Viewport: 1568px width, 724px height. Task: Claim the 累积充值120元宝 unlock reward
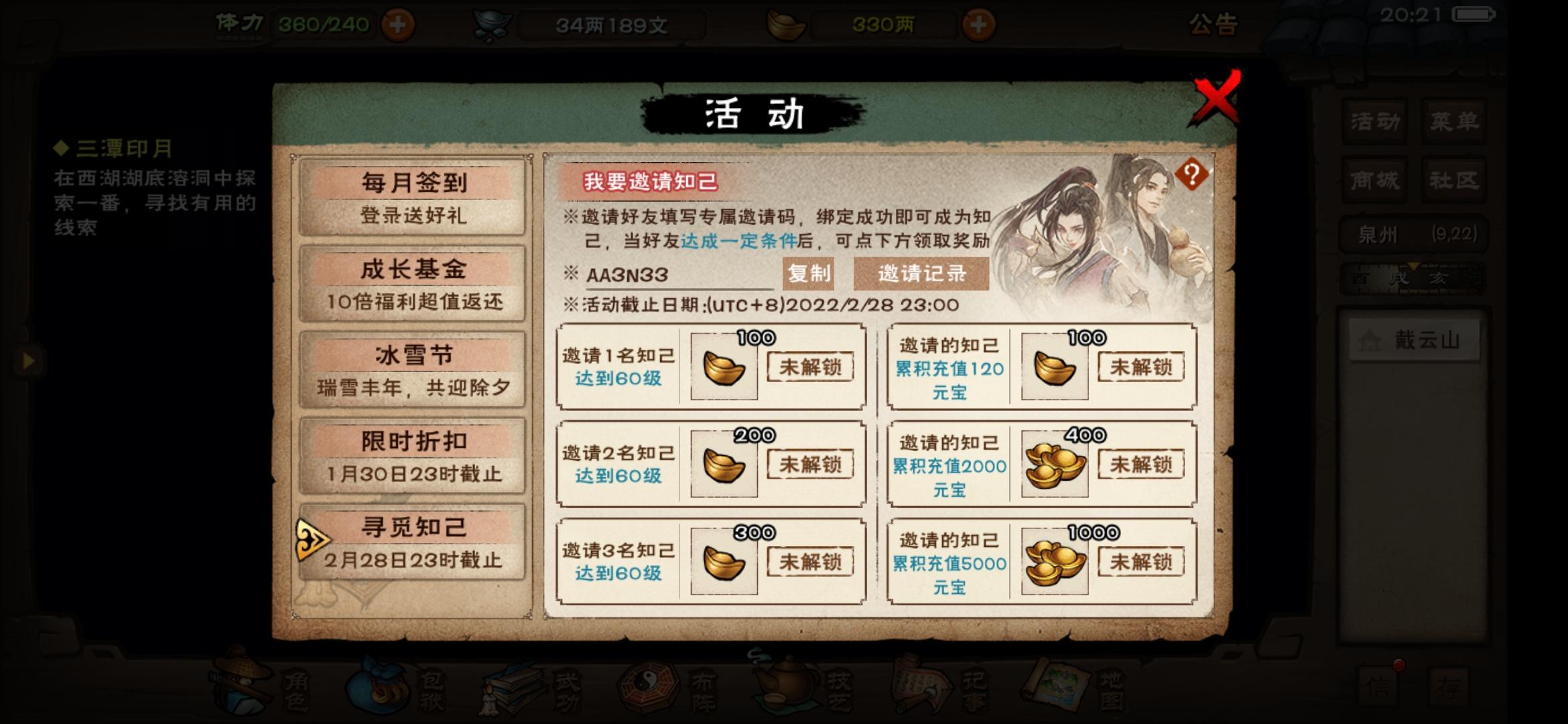click(x=1140, y=367)
